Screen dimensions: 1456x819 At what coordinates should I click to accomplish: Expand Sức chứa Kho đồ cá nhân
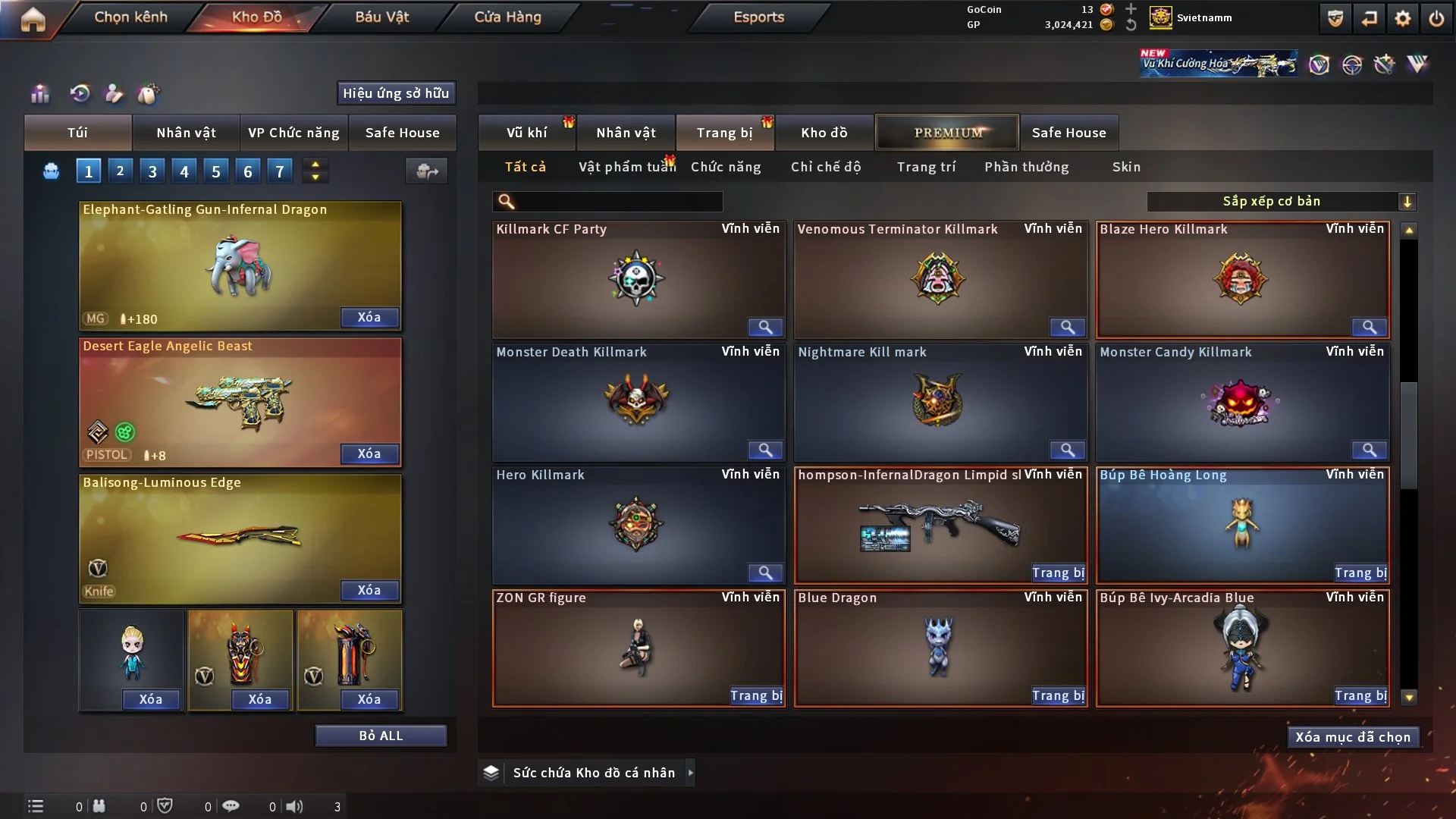(x=690, y=773)
